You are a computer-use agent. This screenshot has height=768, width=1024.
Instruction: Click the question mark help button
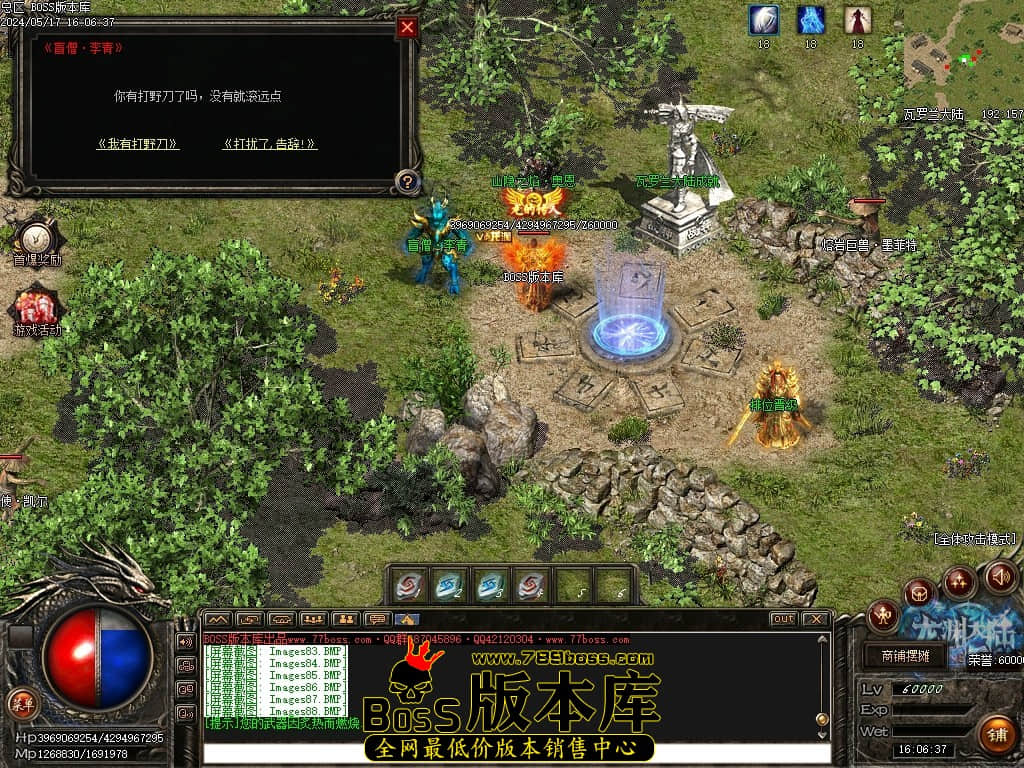pos(406,182)
